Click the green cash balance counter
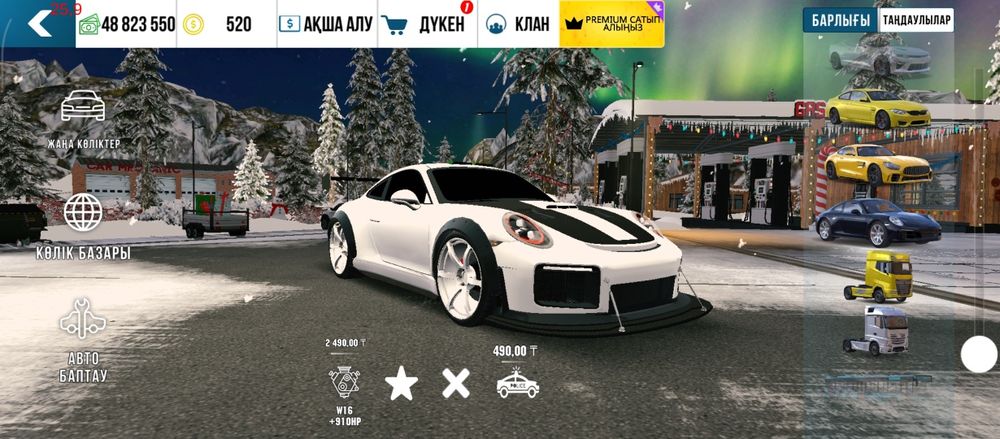The image size is (1000, 439). (x=126, y=24)
